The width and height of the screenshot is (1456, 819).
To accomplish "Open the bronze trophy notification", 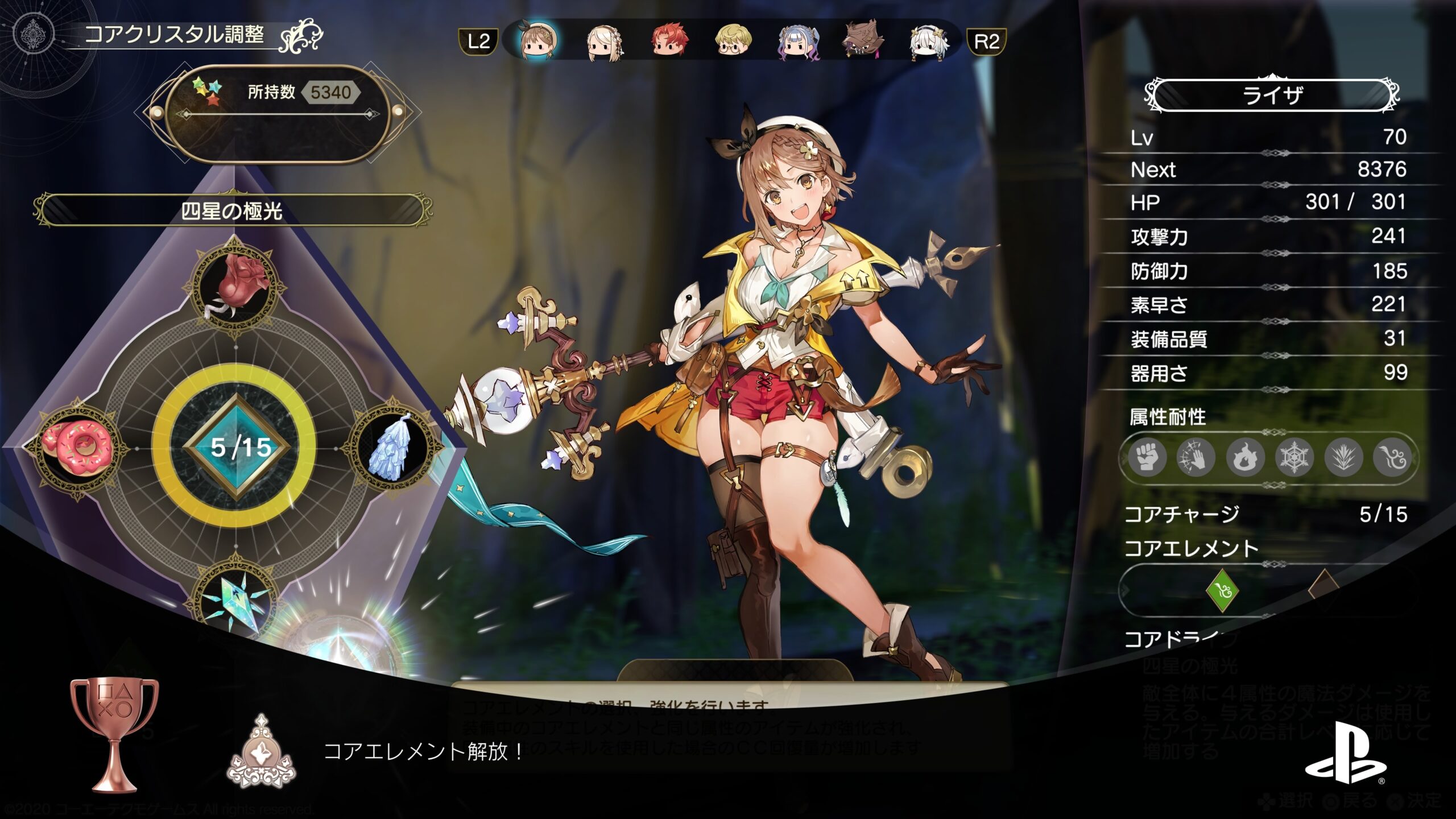I will (114, 734).
